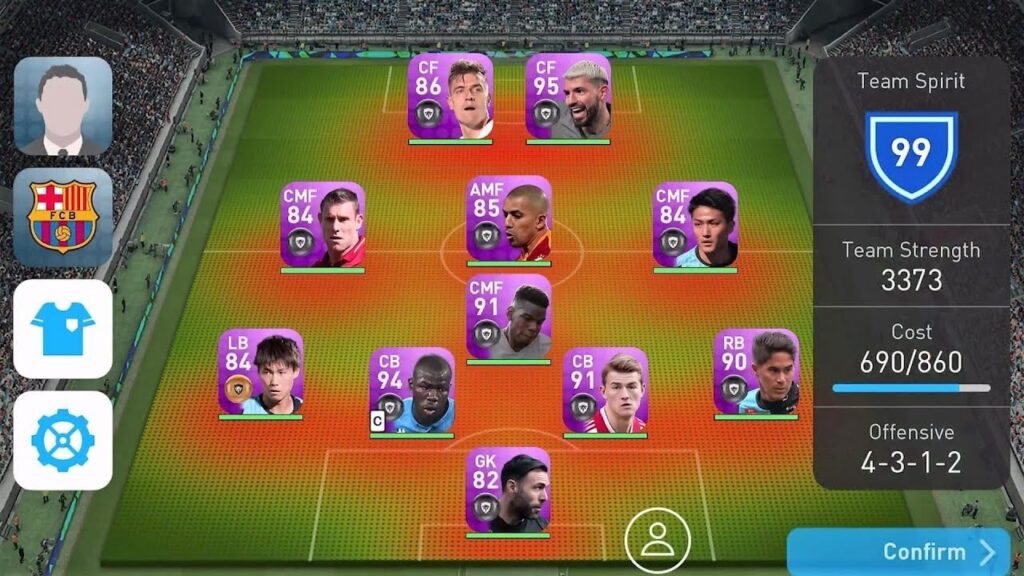Screen dimensions: 1024x576
Task: Select the CF 86 player card
Action: click(x=450, y=97)
